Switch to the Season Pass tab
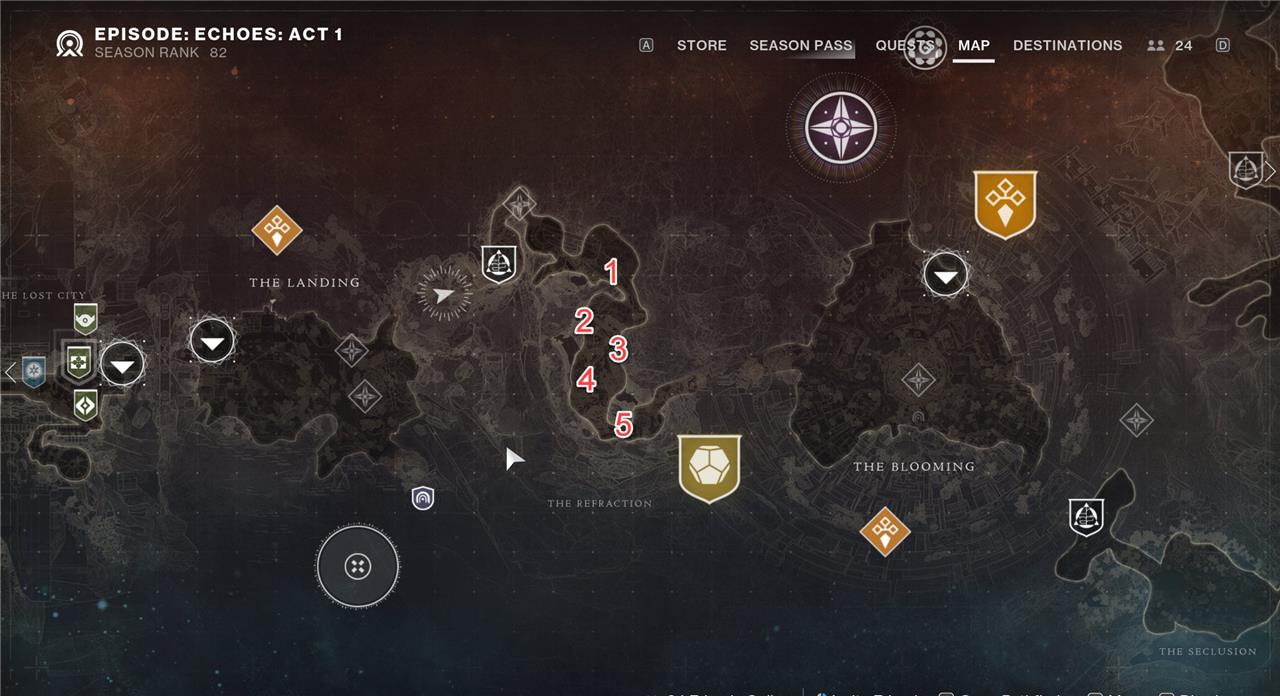Viewport: 1280px width, 696px height. (x=800, y=45)
